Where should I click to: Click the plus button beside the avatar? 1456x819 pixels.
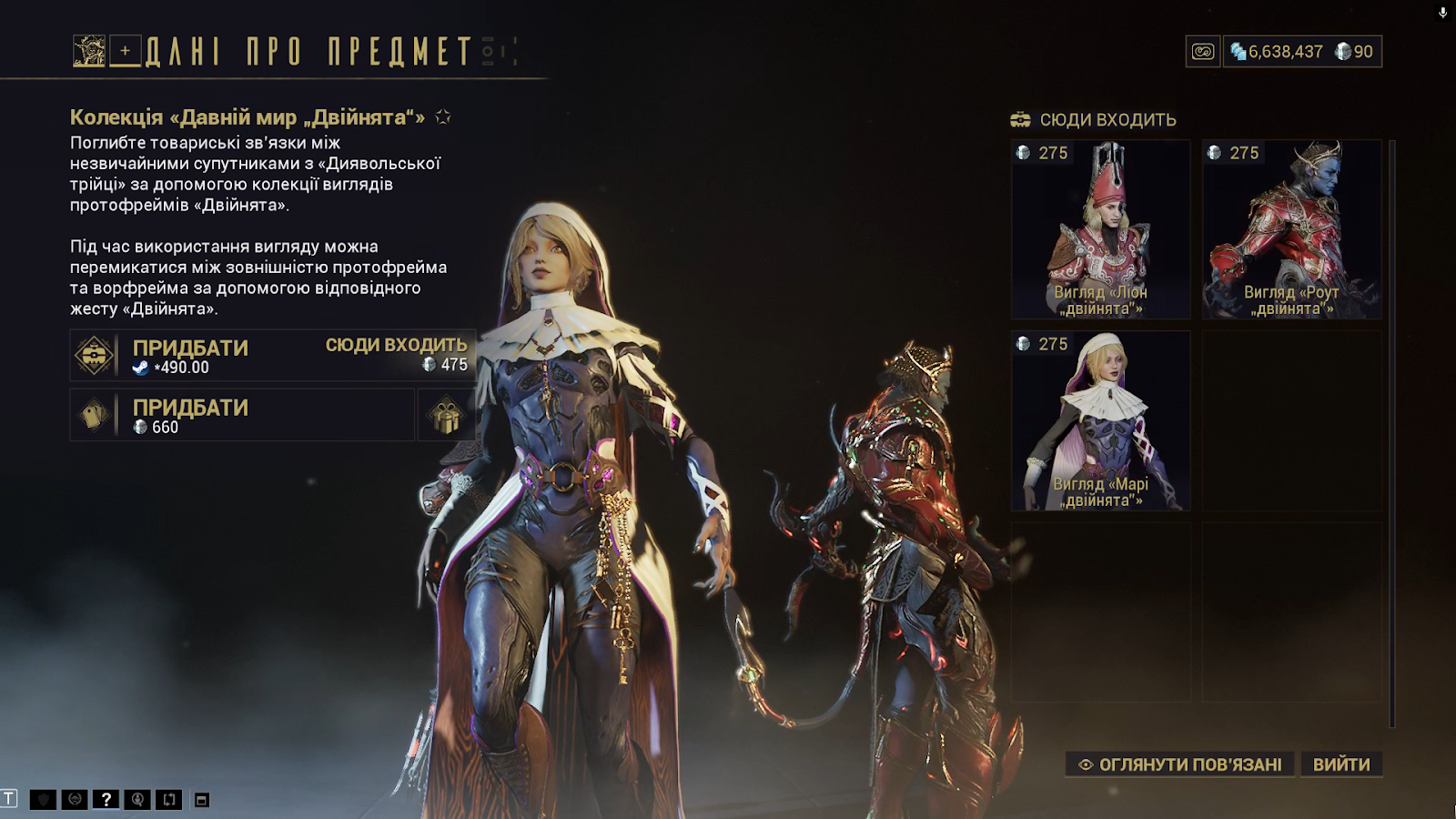[x=126, y=51]
